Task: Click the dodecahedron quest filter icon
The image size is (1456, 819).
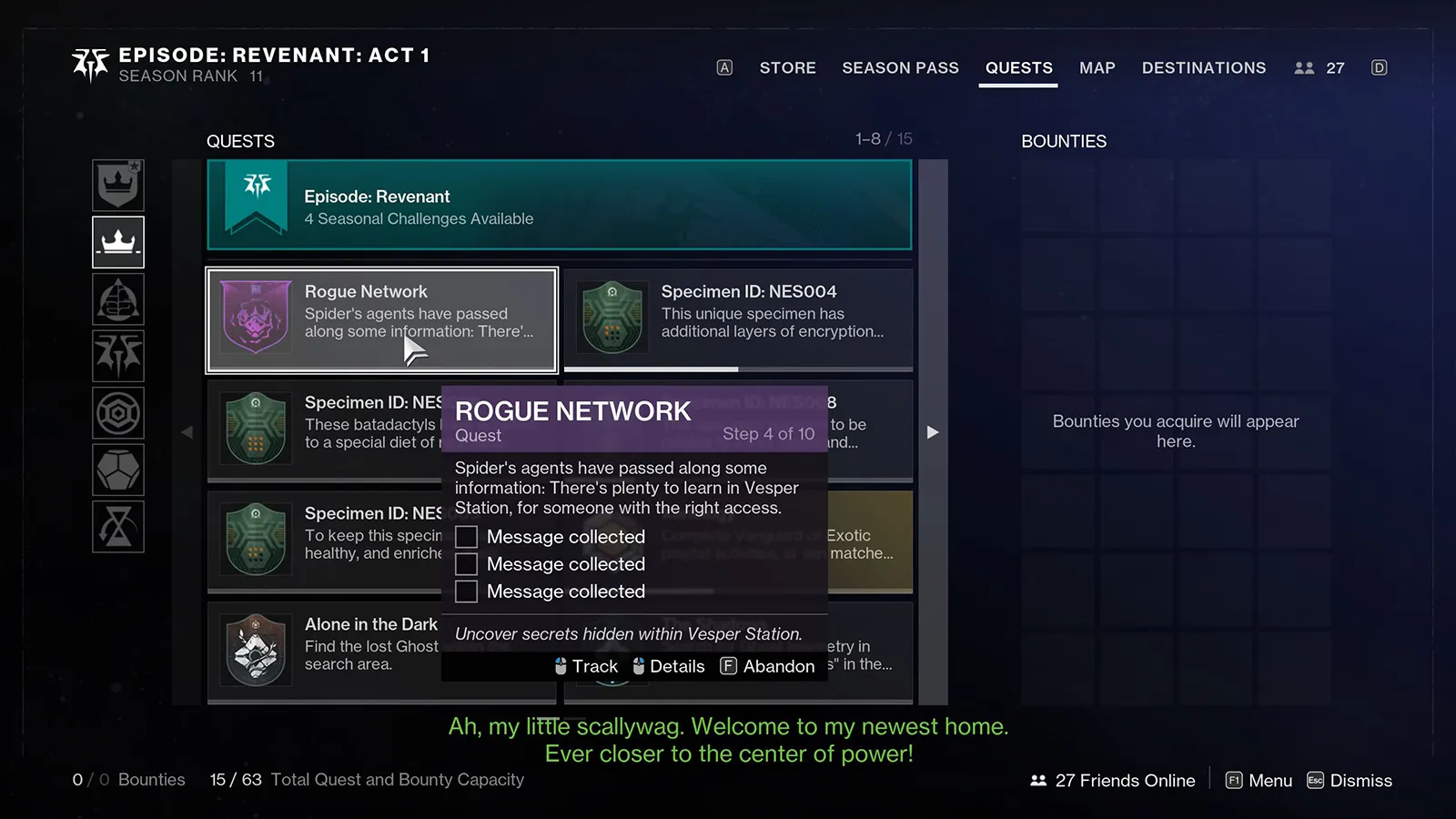Action: (118, 470)
